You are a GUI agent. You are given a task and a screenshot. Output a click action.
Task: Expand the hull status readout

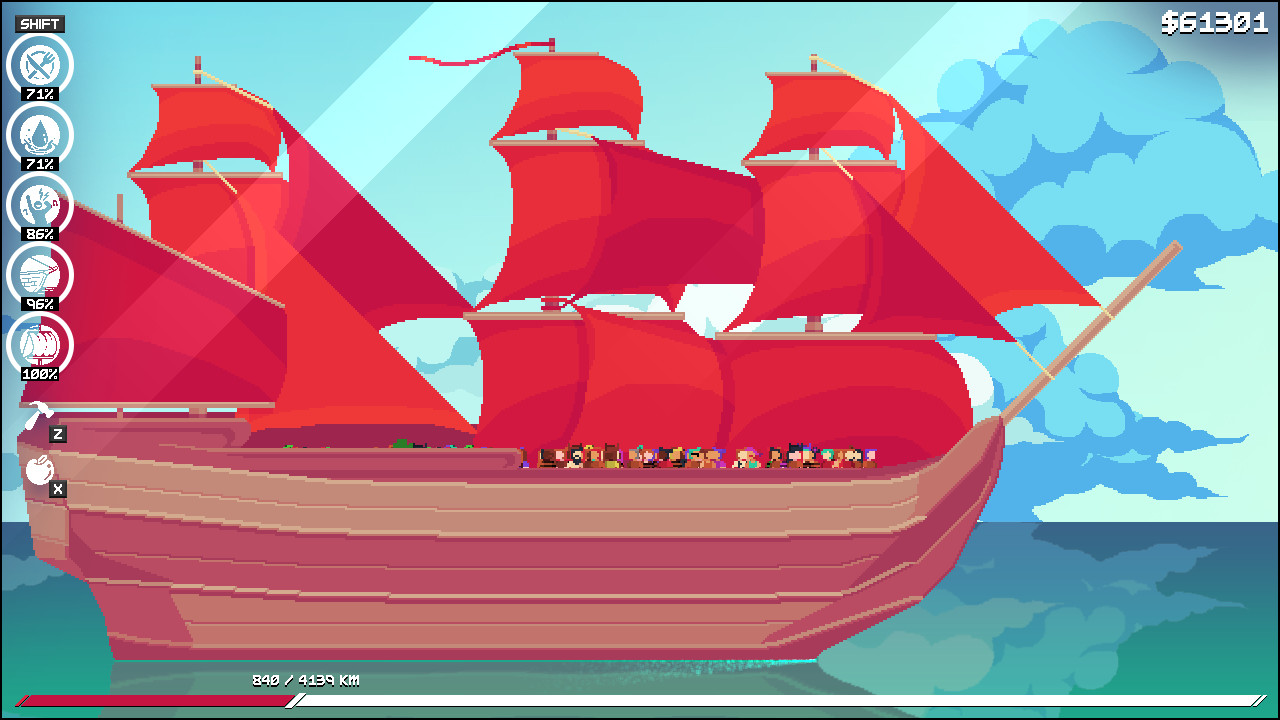coord(40,304)
